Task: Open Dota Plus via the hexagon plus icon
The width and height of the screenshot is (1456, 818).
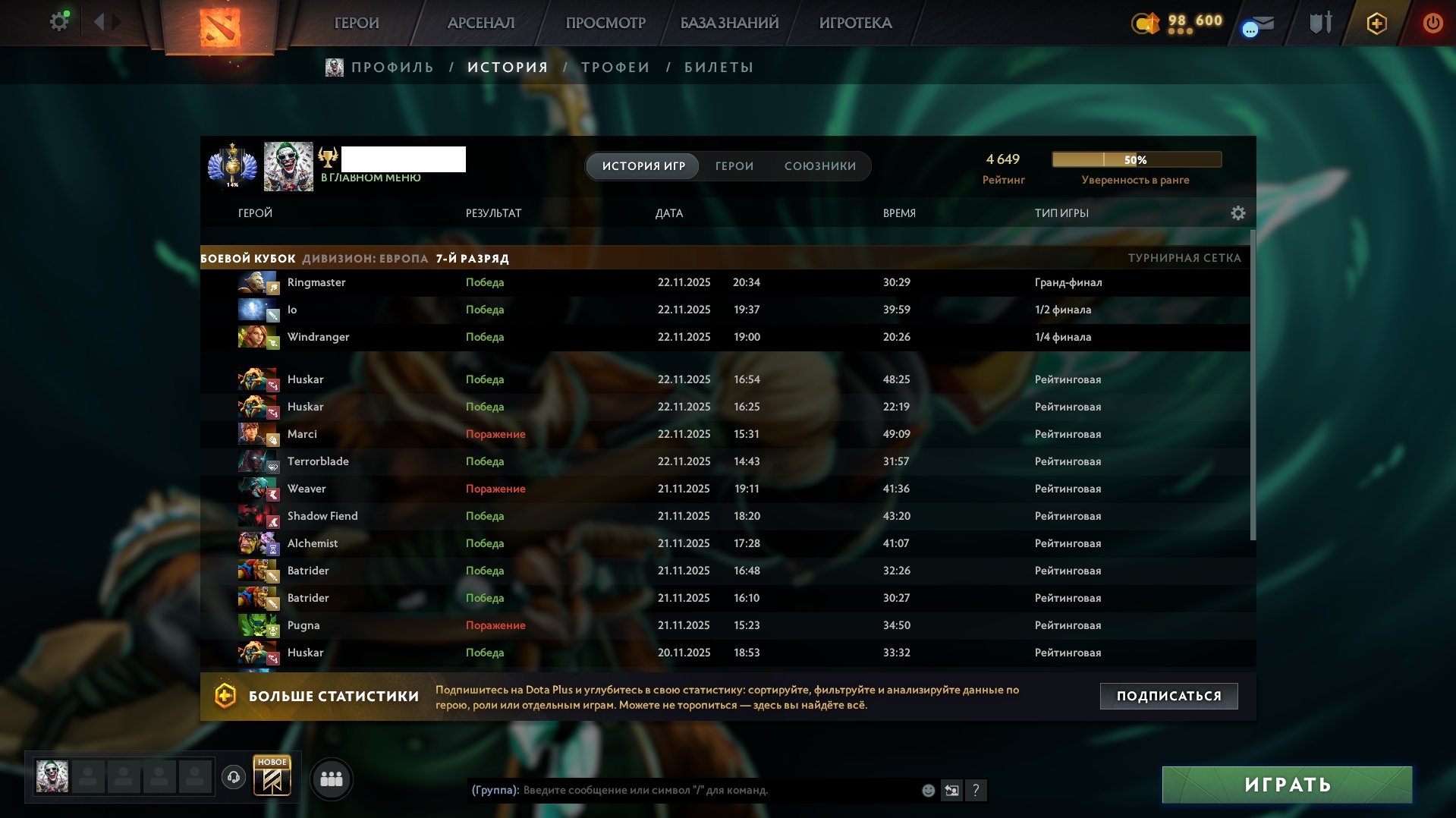Action: click(x=1376, y=23)
